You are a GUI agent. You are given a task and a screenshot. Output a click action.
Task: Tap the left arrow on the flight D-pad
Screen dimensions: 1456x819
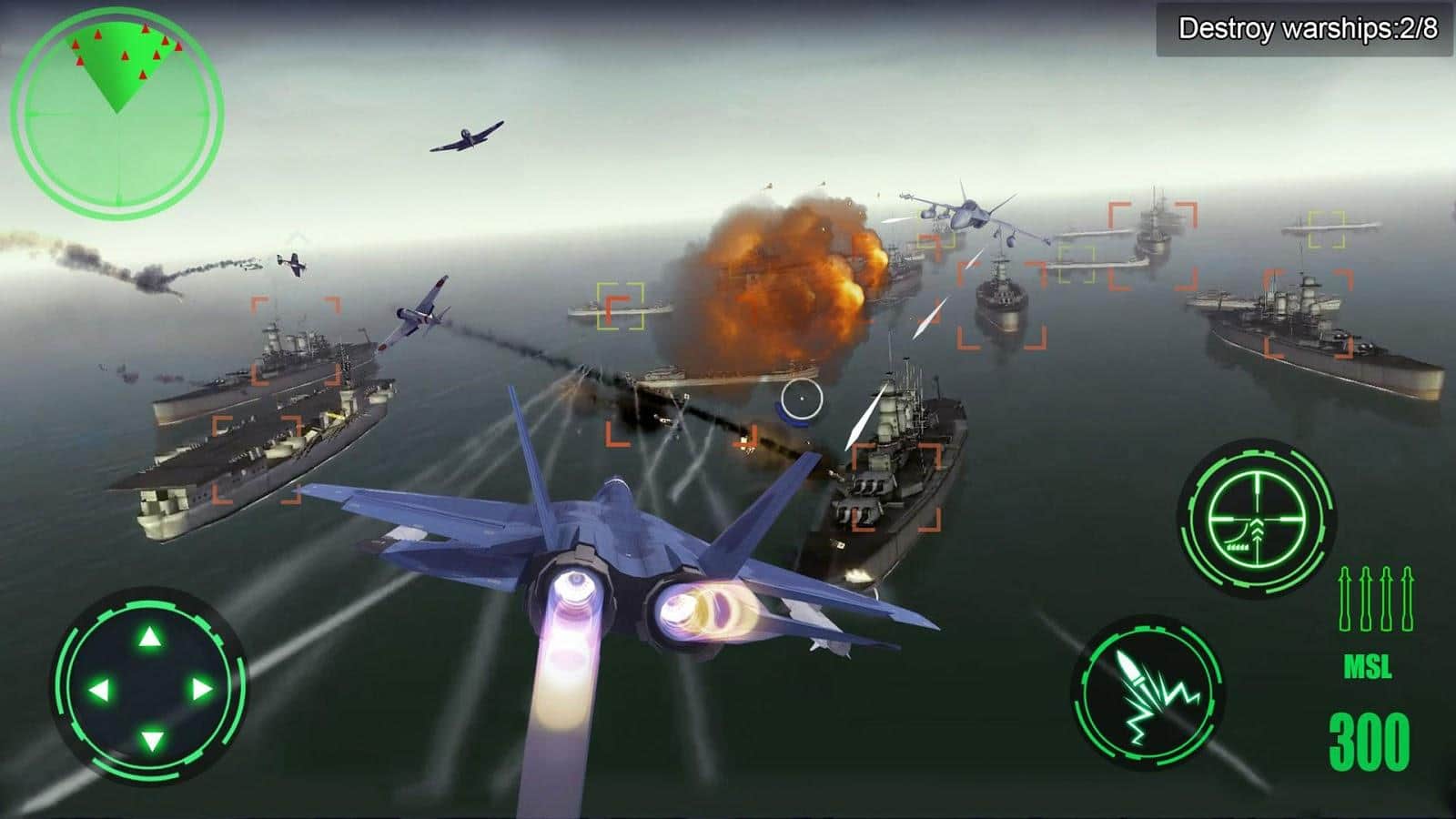tap(96, 689)
